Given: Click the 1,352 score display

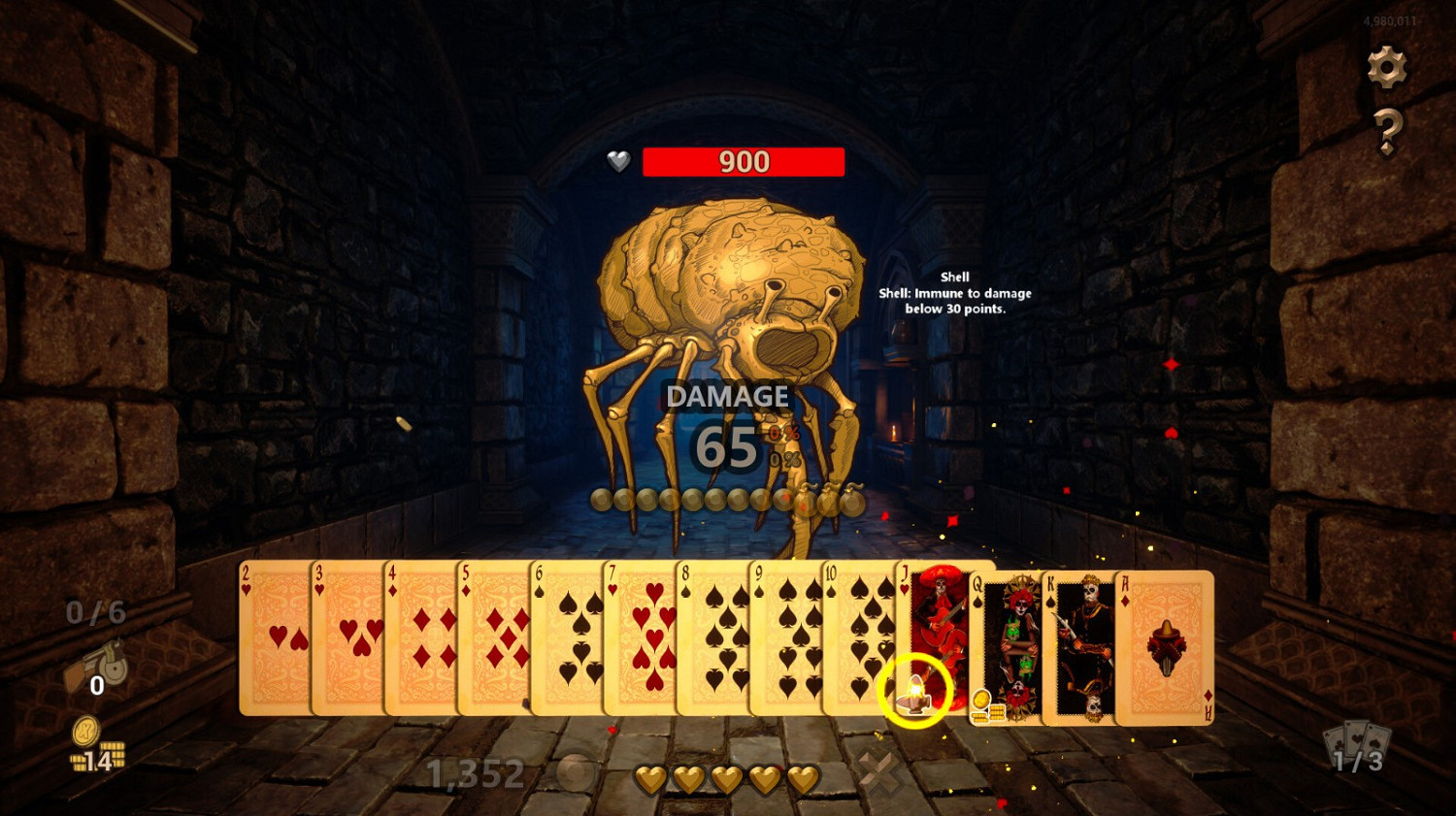Looking at the screenshot, I should click(x=473, y=773).
